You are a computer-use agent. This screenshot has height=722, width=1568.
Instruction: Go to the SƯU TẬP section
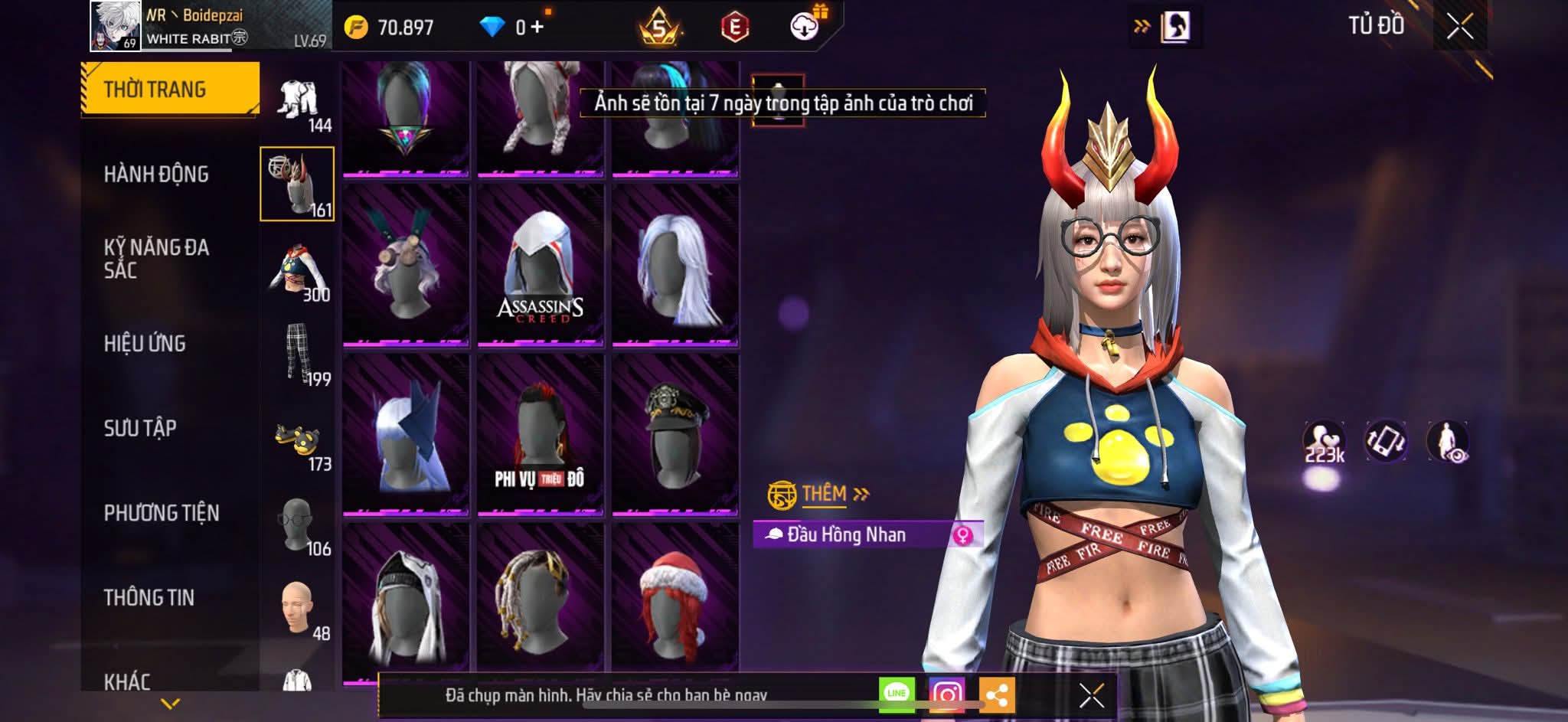click(x=140, y=428)
